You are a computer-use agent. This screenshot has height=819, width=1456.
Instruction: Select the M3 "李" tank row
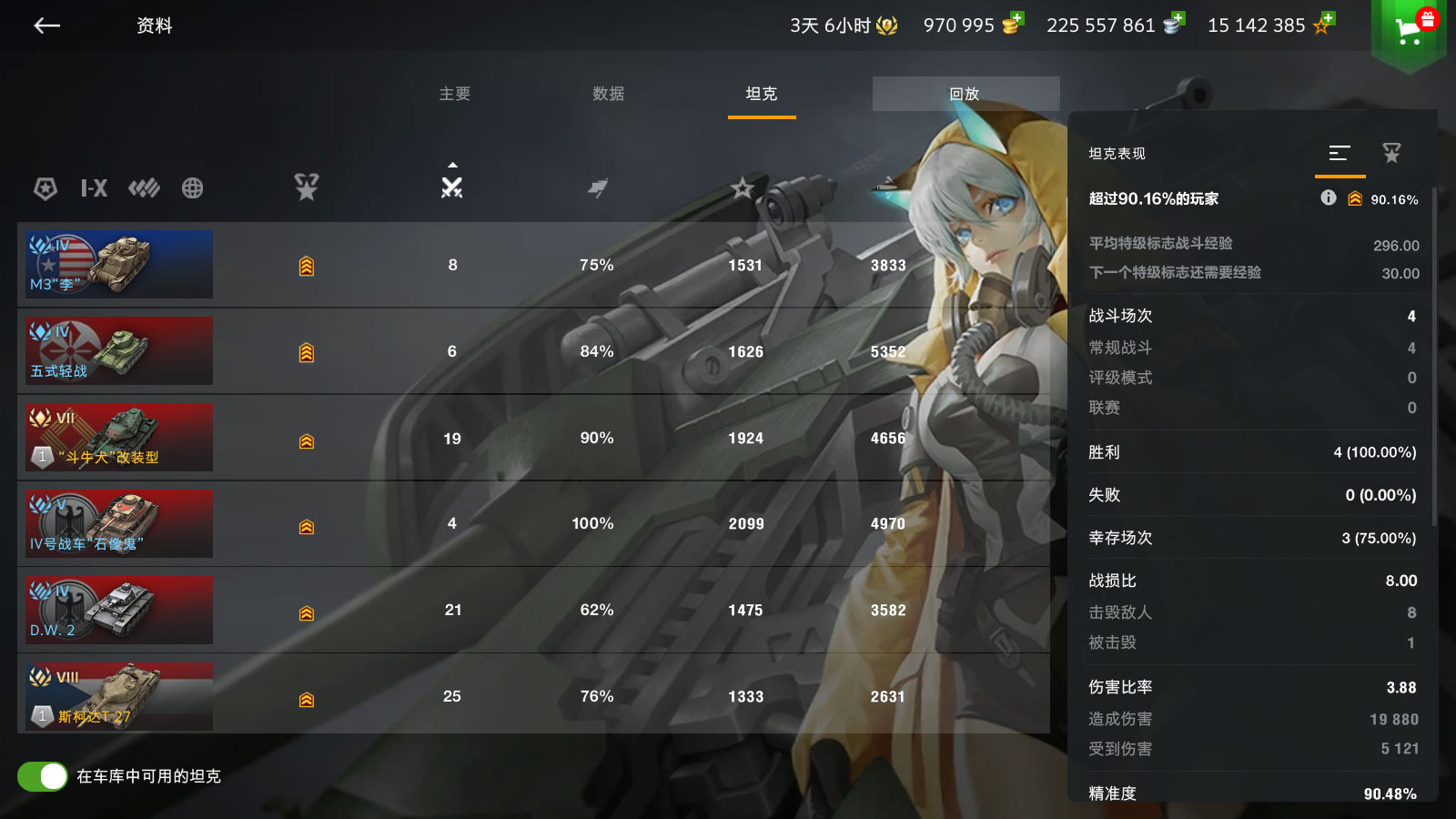119,265
